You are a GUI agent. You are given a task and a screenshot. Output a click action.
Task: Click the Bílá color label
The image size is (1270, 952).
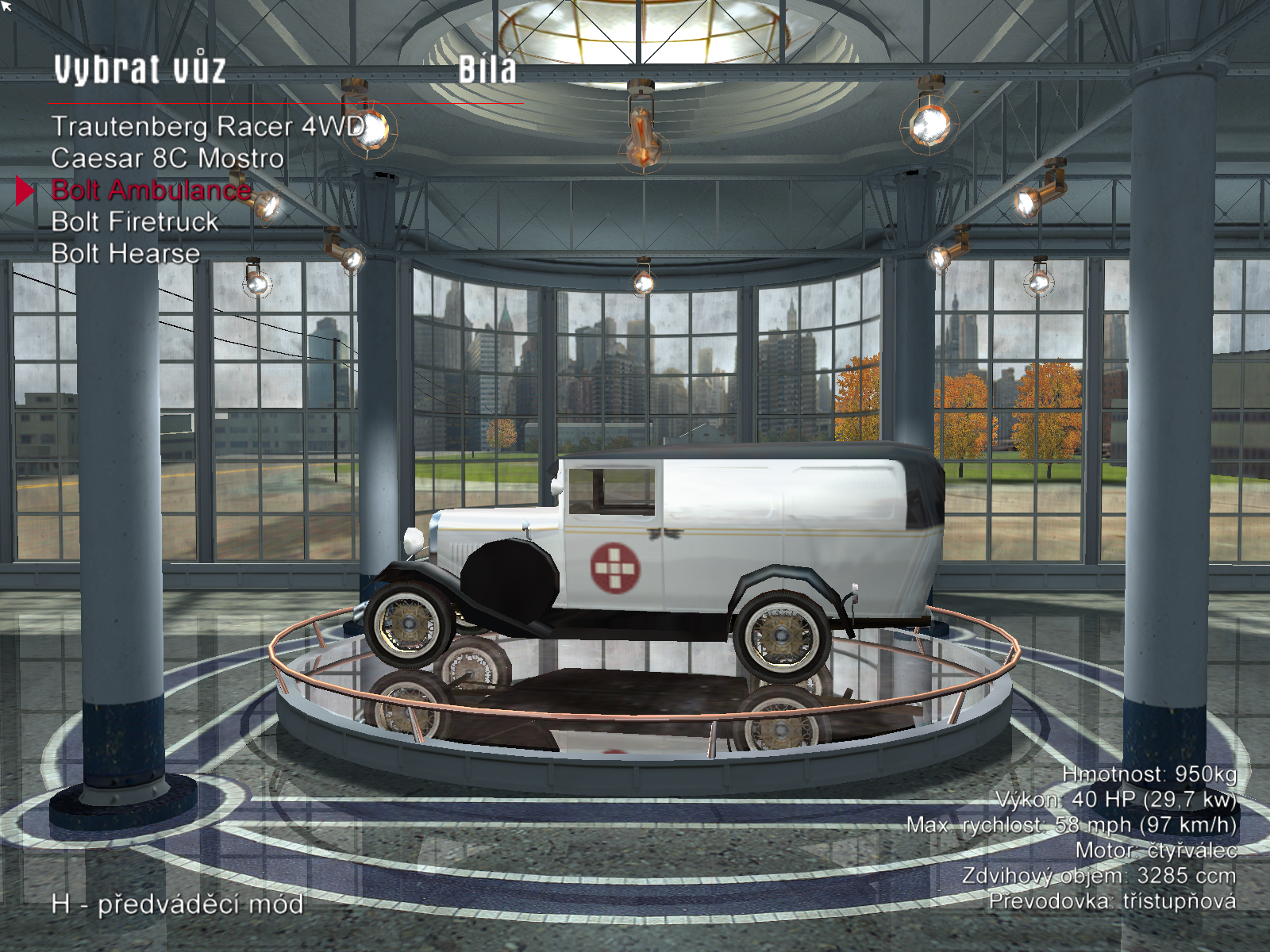tap(487, 70)
